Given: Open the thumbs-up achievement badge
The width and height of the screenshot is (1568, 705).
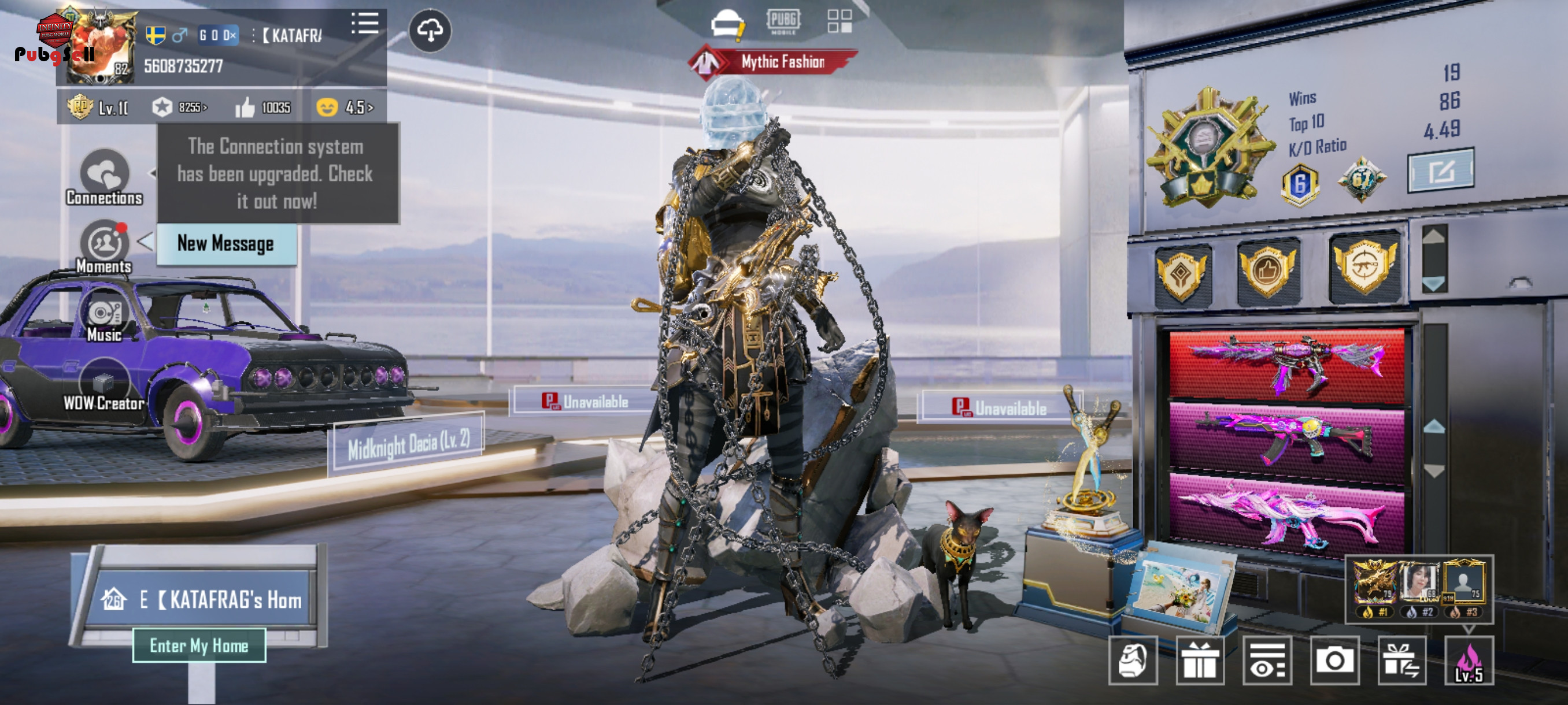Looking at the screenshot, I should click(1268, 271).
